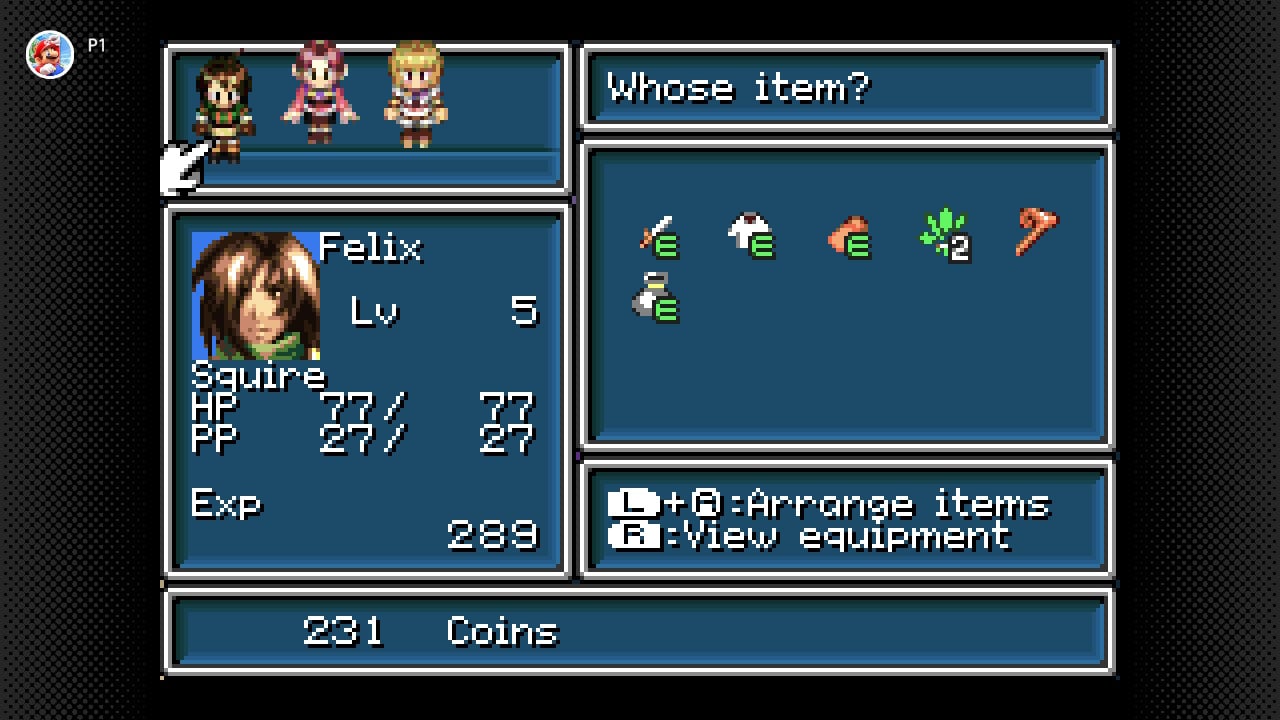
Task: Choose the equipped orange leather cap
Action: click(848, 238)
